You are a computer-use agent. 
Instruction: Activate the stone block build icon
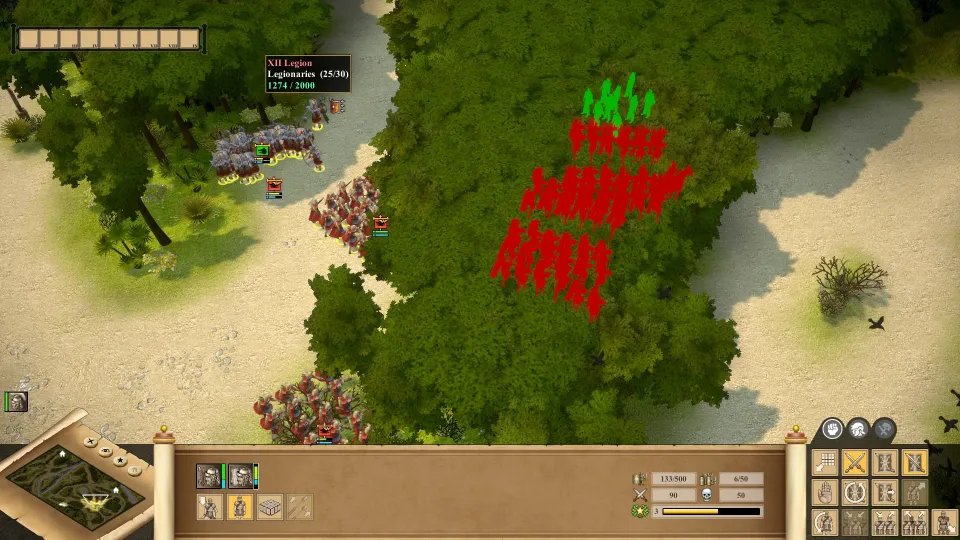[270, 507]
